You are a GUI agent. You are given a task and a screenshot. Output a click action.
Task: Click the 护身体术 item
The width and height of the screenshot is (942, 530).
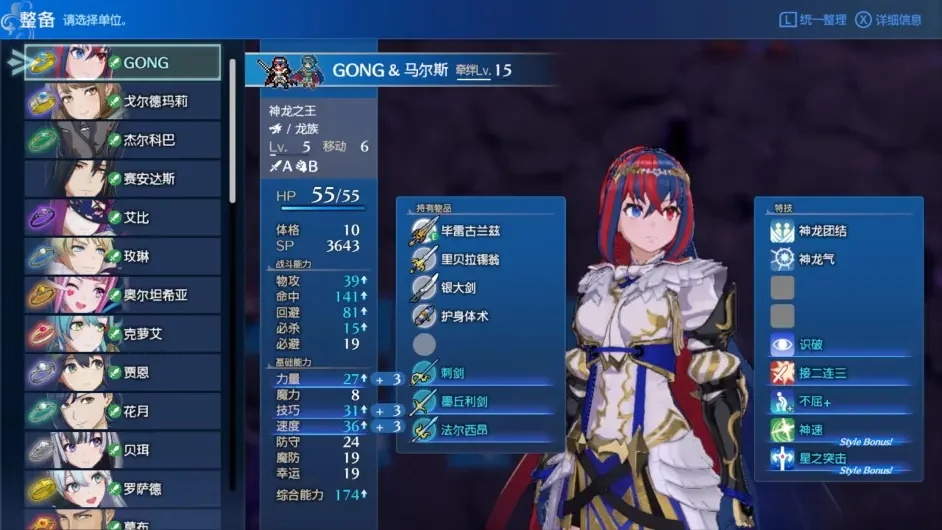[x=464, y=316]
